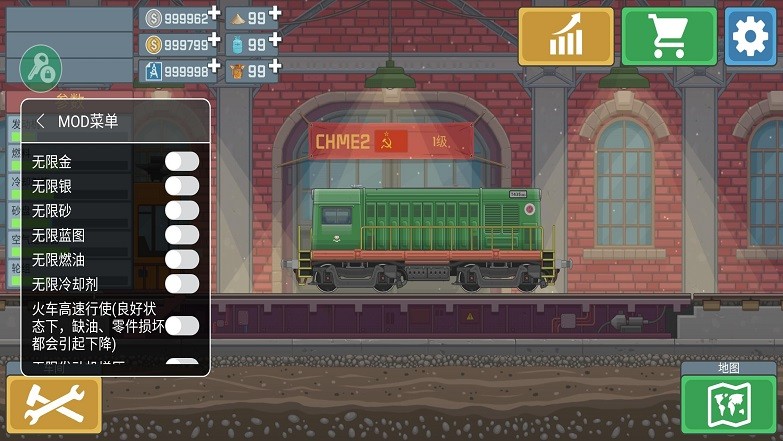Switch on 无限蓝图
783x441 pixels.
(x=182, y=235)
